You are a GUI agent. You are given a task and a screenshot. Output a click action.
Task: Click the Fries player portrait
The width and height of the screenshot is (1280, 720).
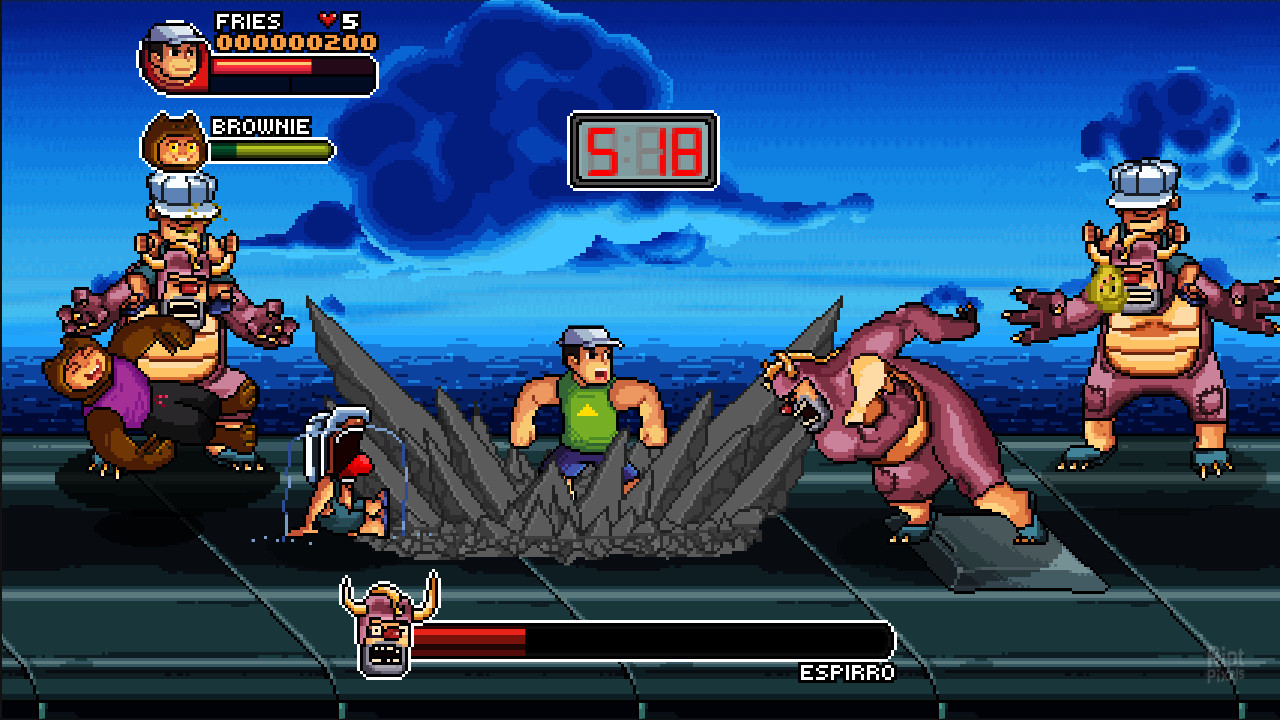174,58
